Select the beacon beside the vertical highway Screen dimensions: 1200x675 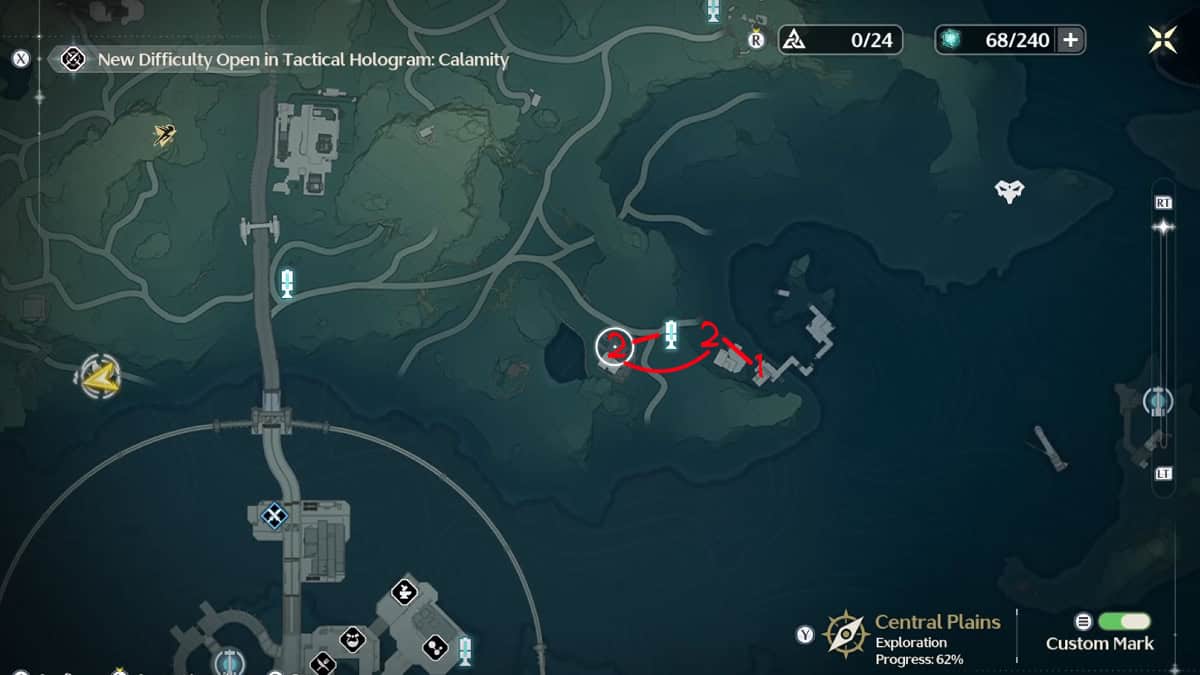pyautogui.click(x=288, y=282)
